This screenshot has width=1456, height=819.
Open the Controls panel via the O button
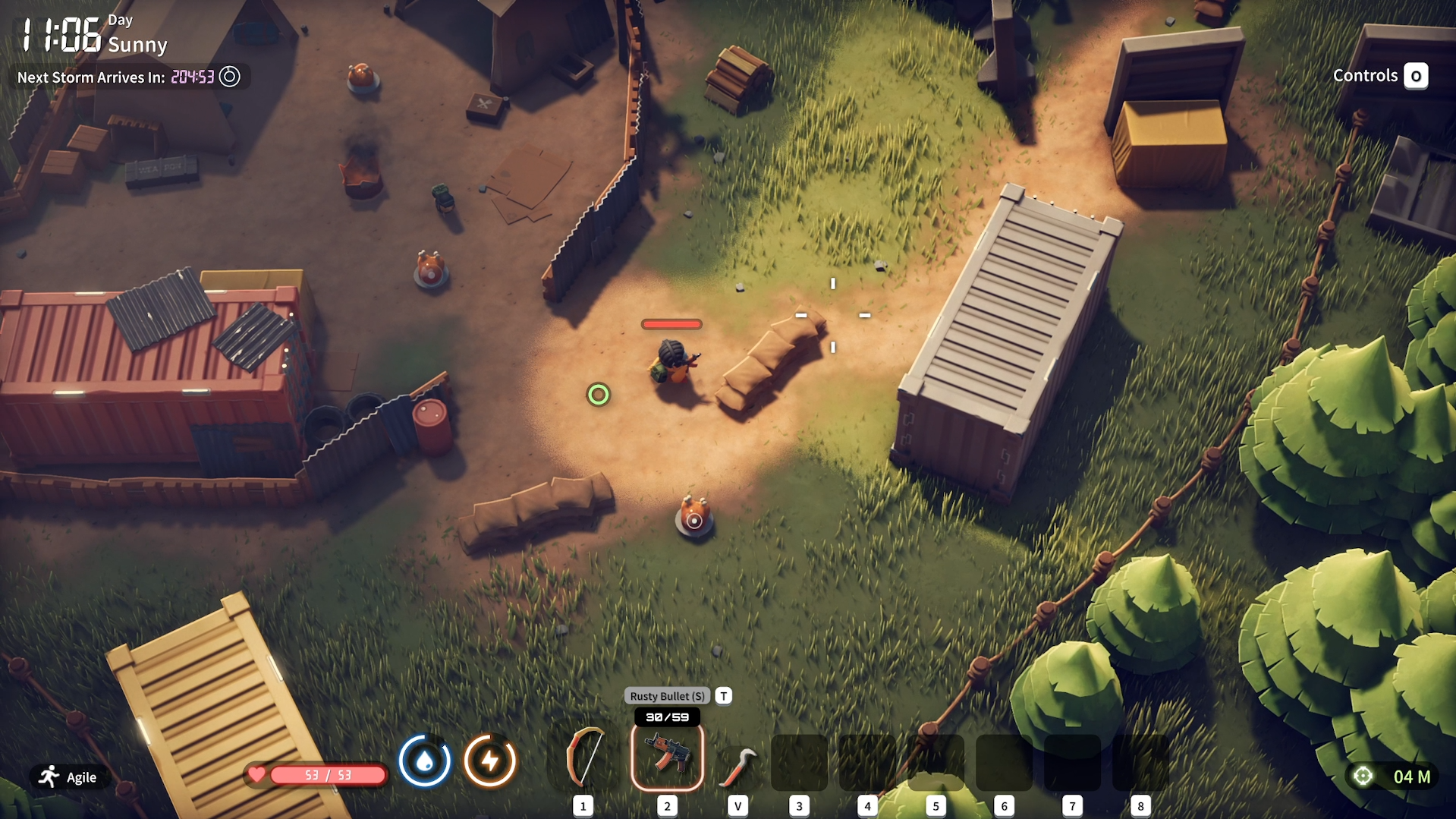(x=1415, y=76)
